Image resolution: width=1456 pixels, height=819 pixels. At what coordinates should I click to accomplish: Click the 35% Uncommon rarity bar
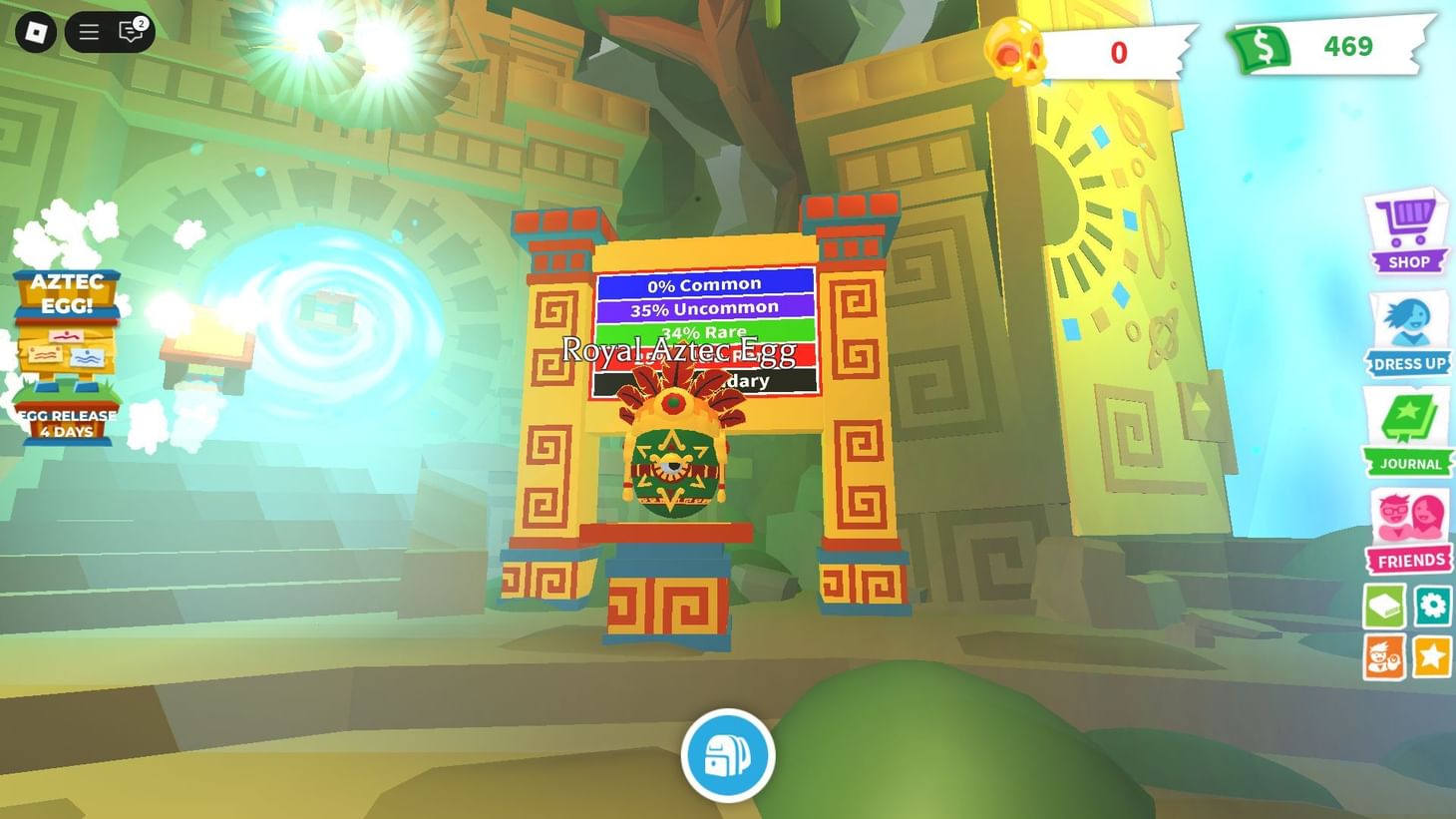[x=706, y=307]
